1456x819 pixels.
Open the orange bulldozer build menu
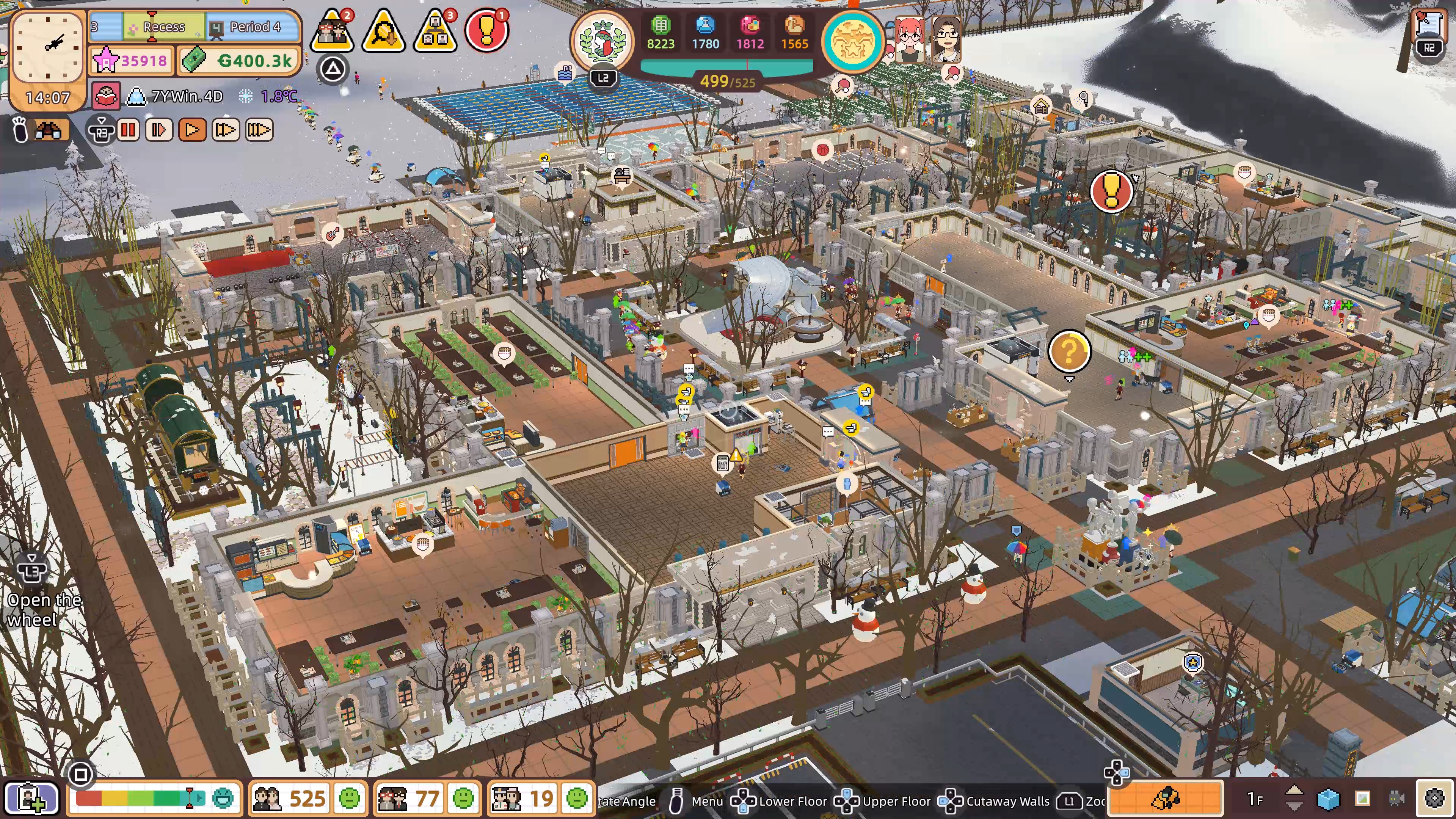1166,798
